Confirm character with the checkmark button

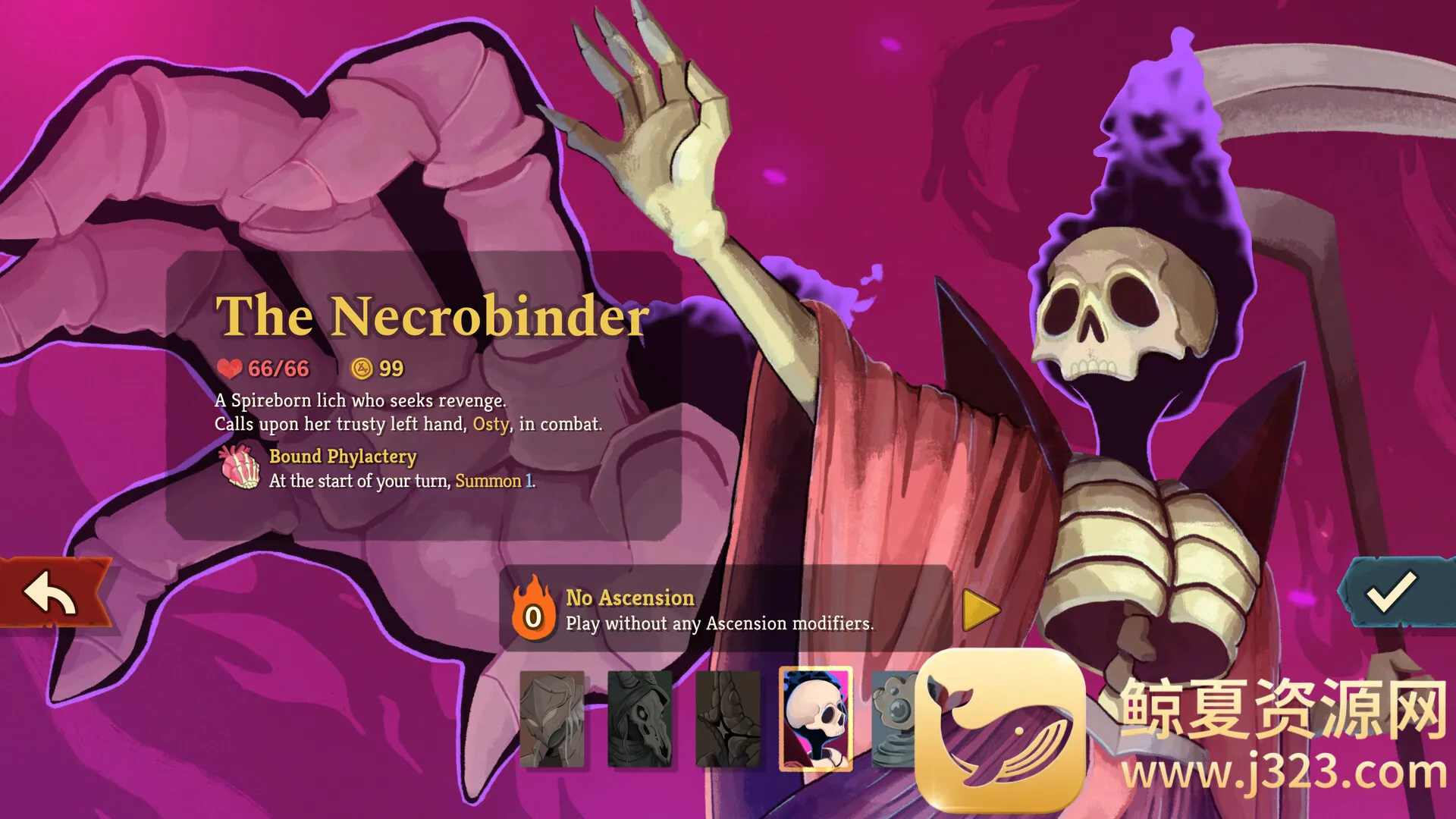1392,592
